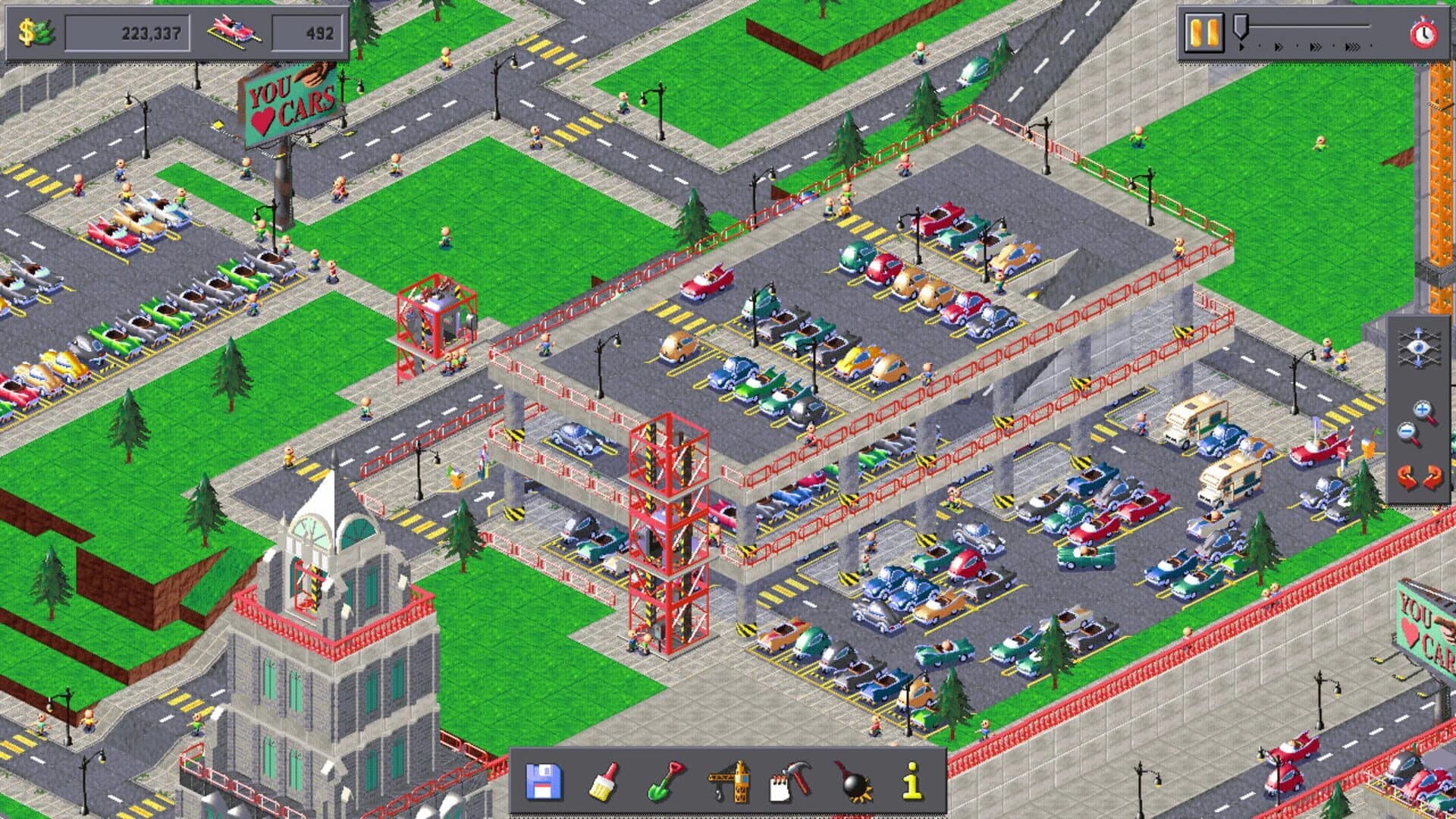Select double-arrow game speed
Screen dimensions: 1456x819
click(x=1279, y=46)
